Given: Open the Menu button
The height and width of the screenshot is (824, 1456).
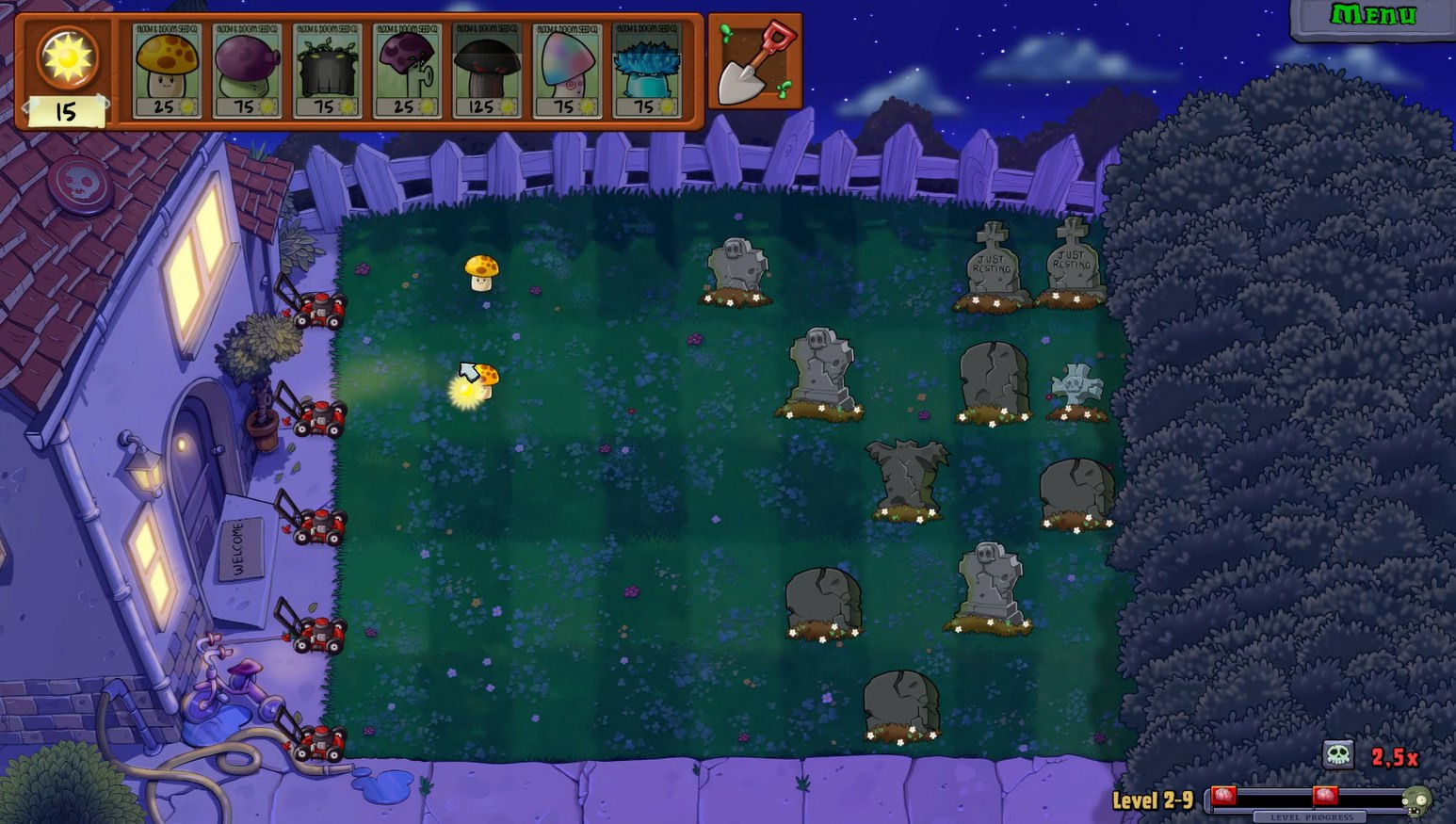Looking at the screenshot, I should pyautogui.click(x=1372, y=16).
